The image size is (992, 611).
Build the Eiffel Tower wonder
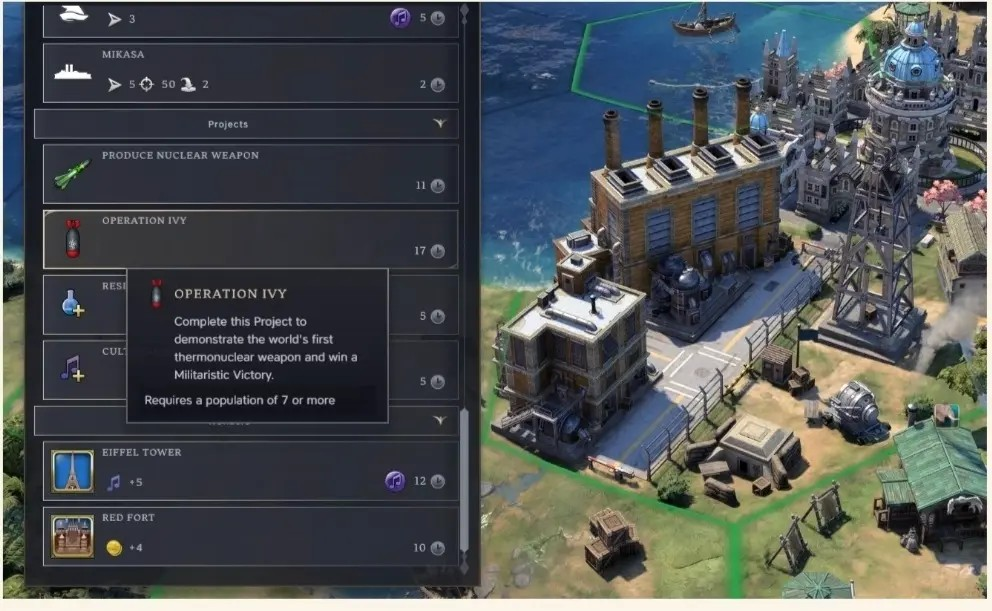click(250, 470)
